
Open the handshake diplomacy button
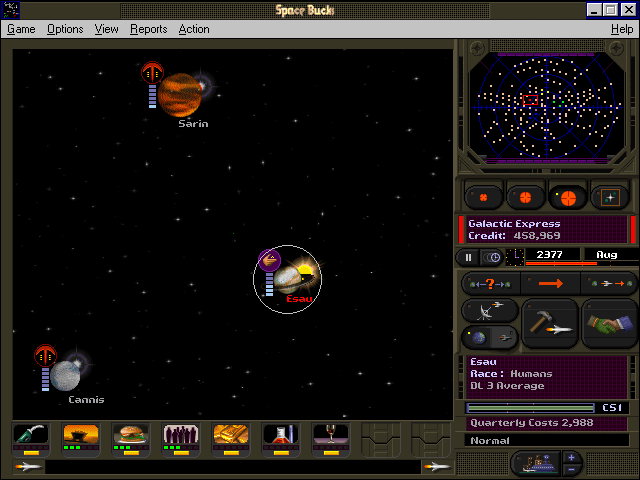609,323
